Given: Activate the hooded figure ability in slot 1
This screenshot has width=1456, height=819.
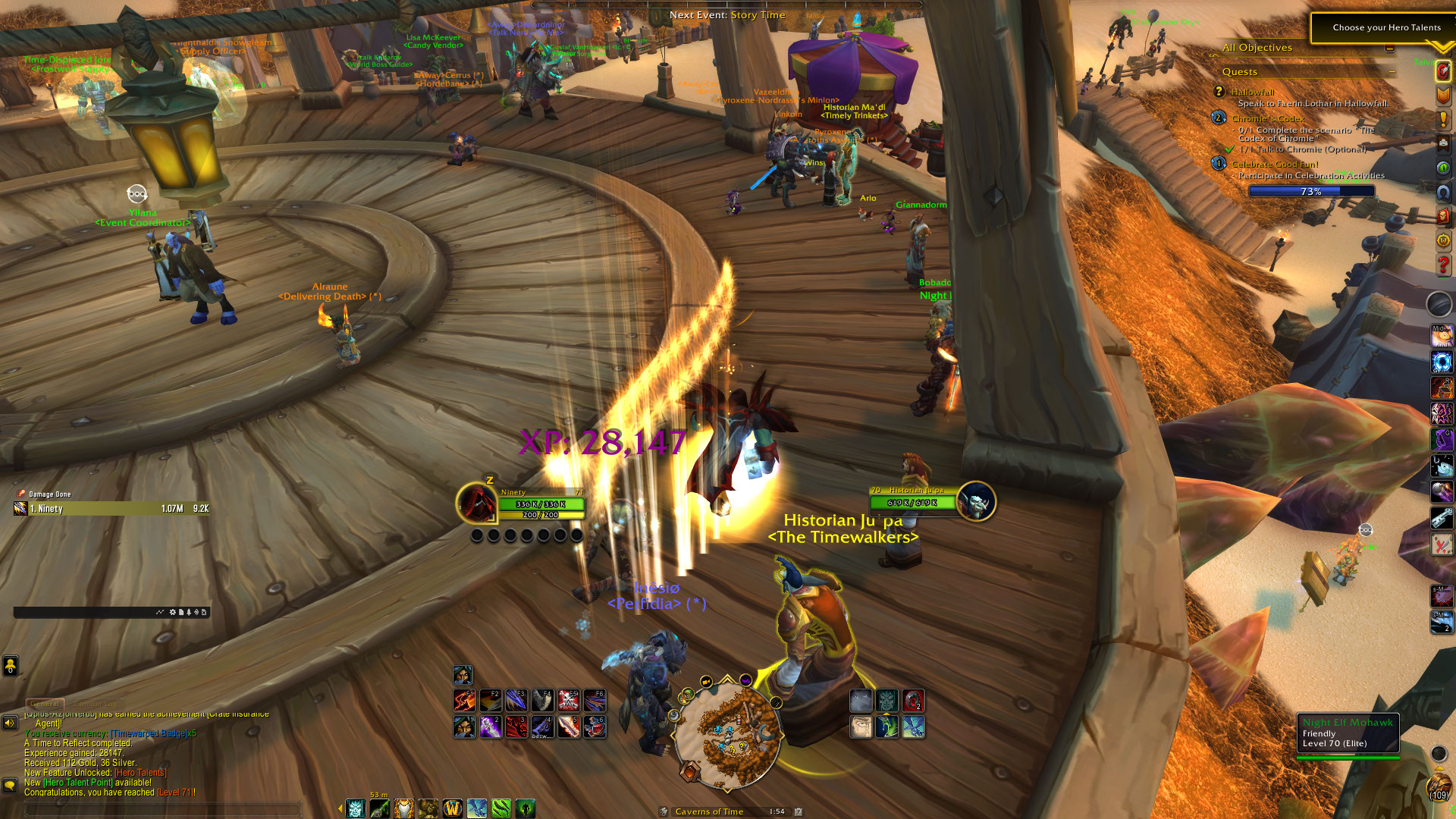Looking at the screenshot, I should click(464, 726).
